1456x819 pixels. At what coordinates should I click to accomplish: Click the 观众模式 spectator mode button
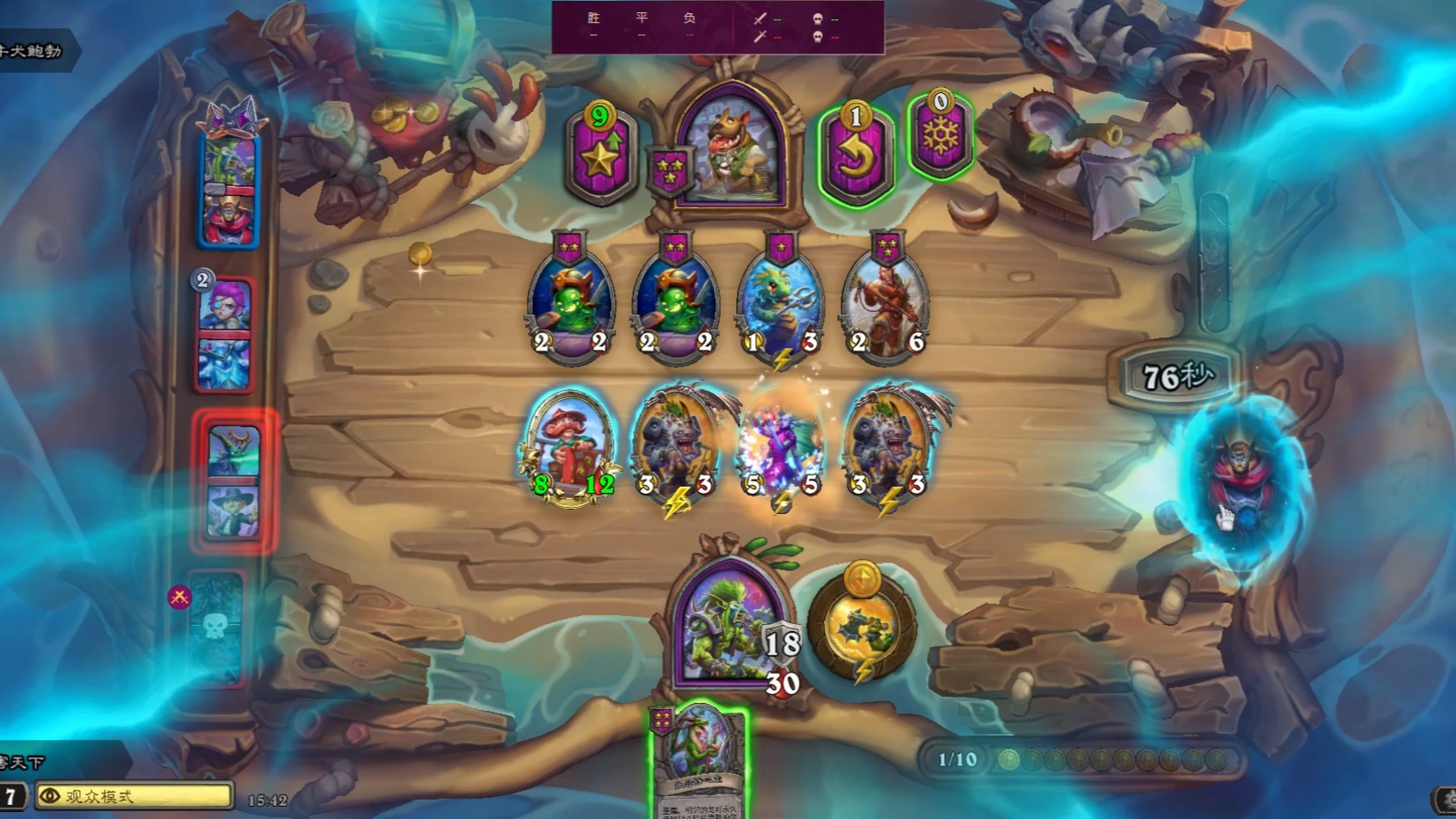click(135, 796)
